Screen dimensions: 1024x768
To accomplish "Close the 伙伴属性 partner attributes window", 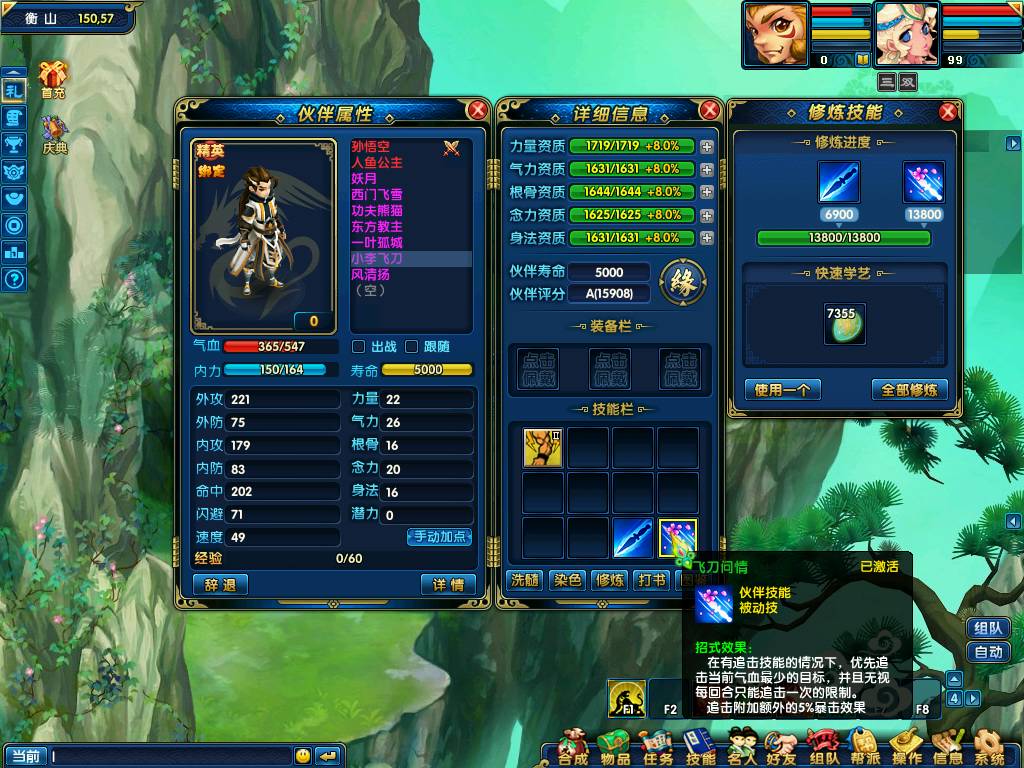I will pos(478,110).
